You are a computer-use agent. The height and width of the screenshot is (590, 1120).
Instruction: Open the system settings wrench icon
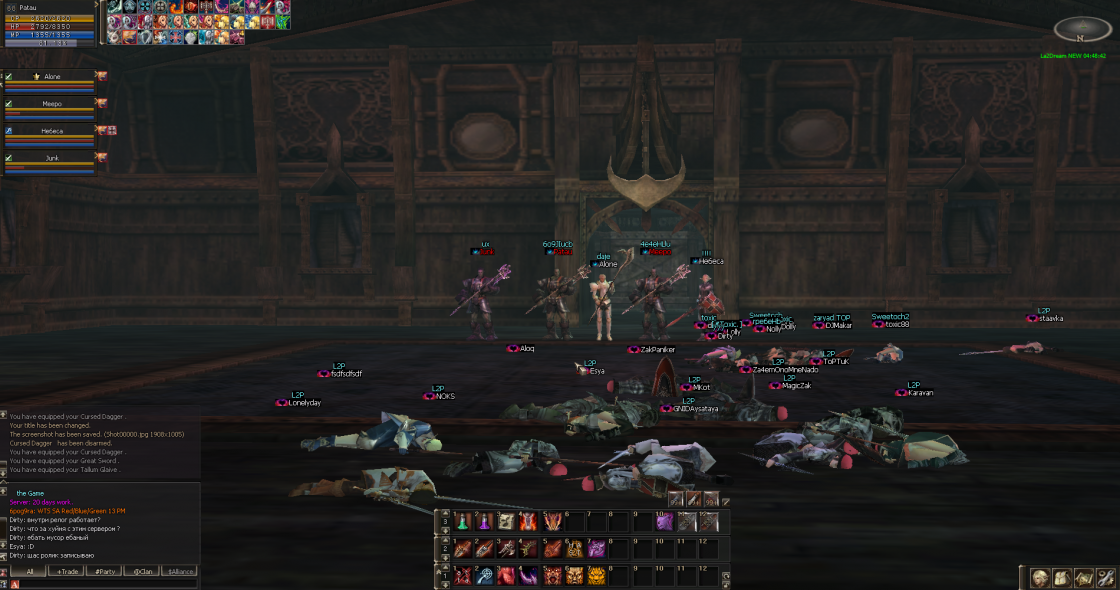click(x=1105, y=578)
